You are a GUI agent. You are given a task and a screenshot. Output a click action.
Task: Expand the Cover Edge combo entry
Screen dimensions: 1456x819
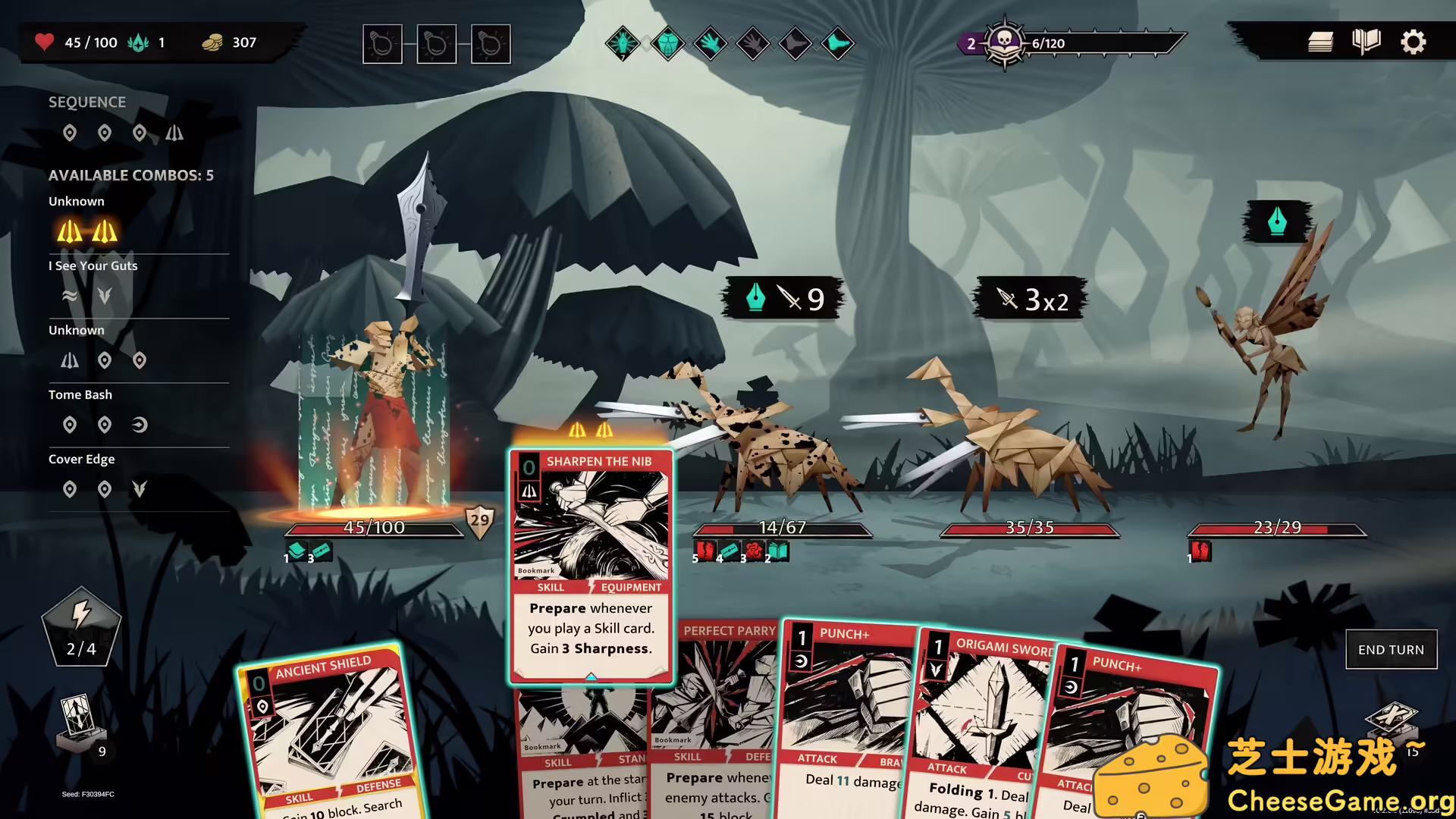[x=82, y=459]
